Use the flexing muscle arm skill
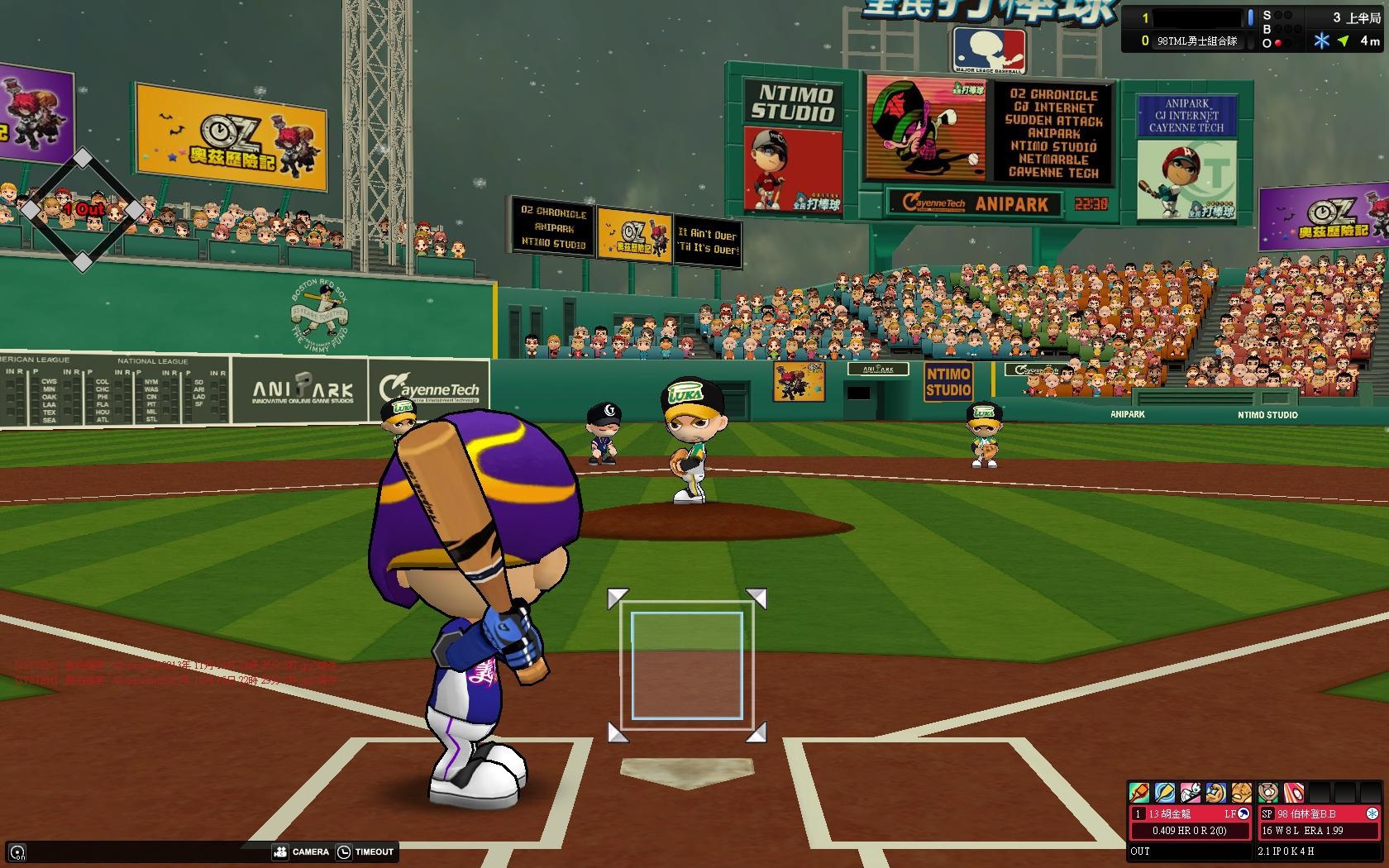 tap(1215, 793)
